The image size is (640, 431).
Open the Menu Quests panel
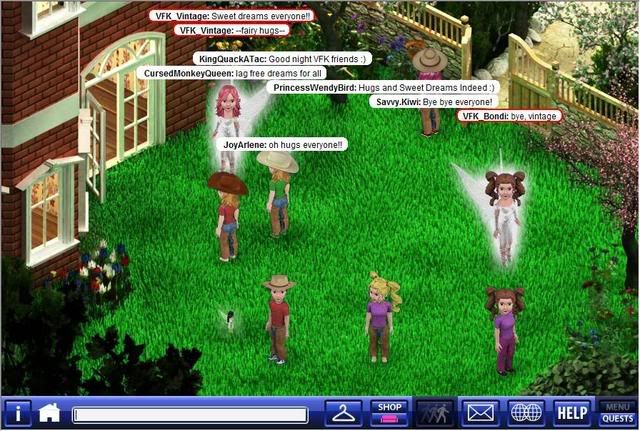pos(617,413)
